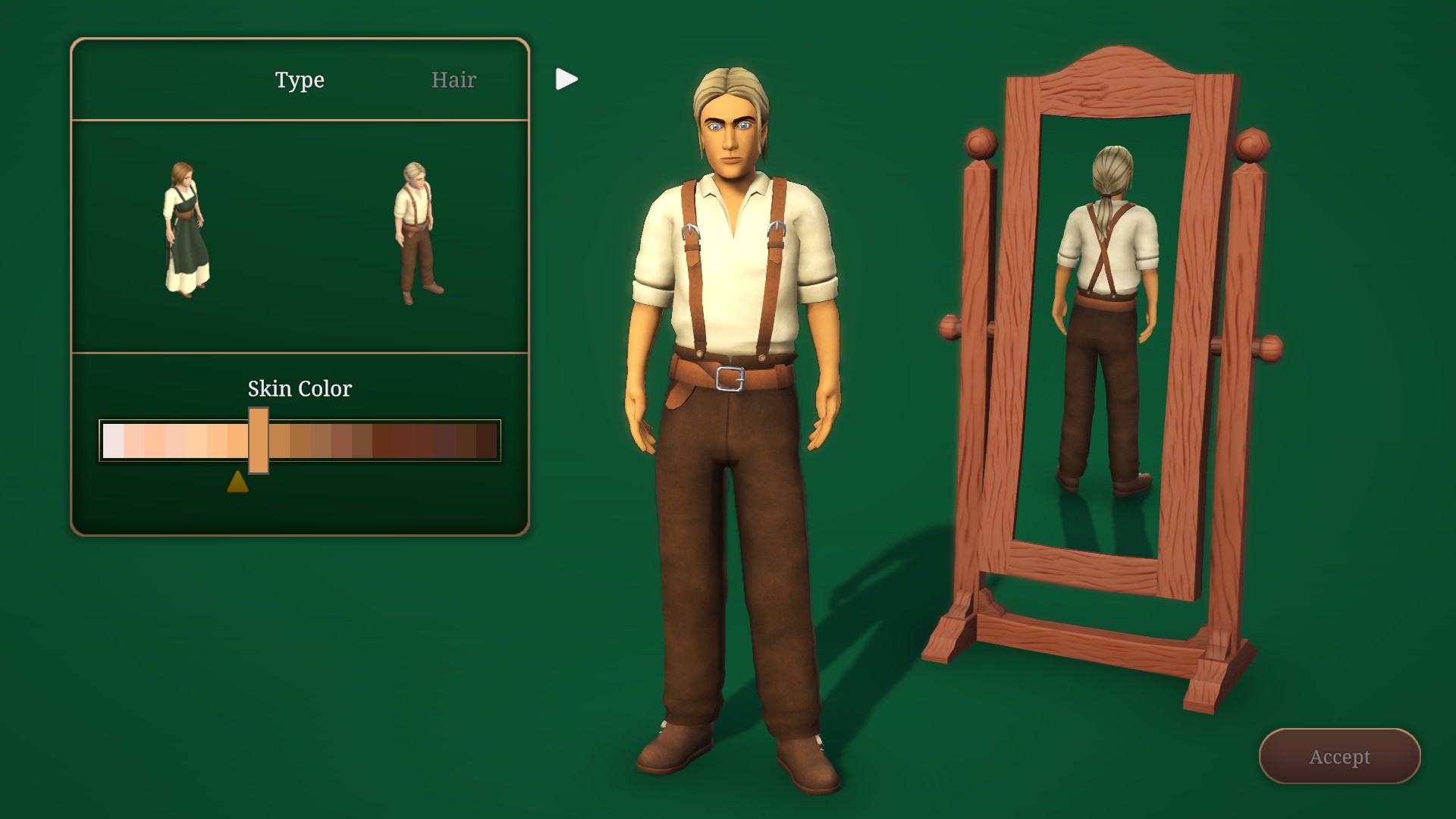Pick the darkest skin color swatch
1456x819 pixels.
tap(487, 441)
